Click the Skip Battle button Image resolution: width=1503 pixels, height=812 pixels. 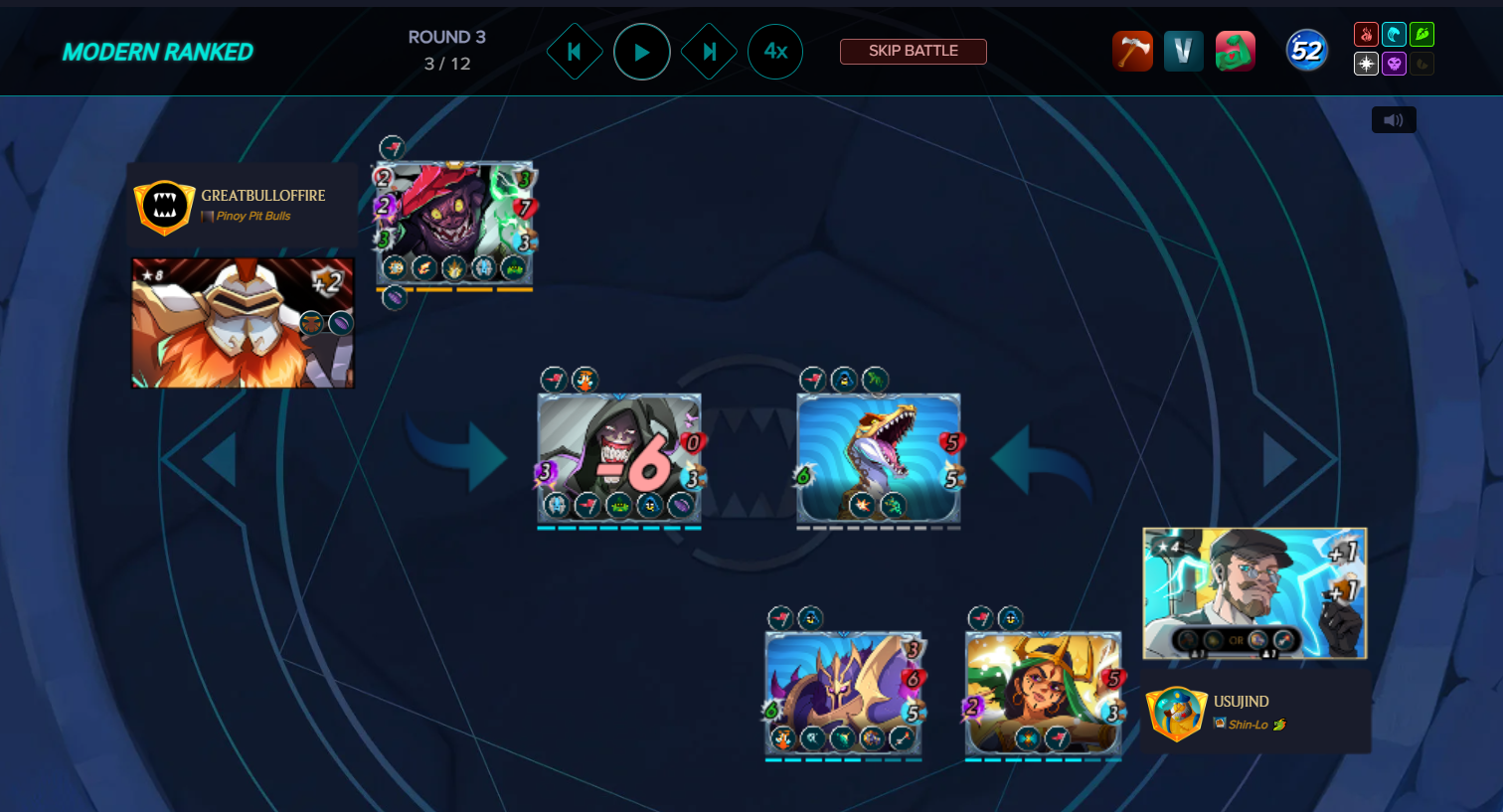click(x=913, y=51)
